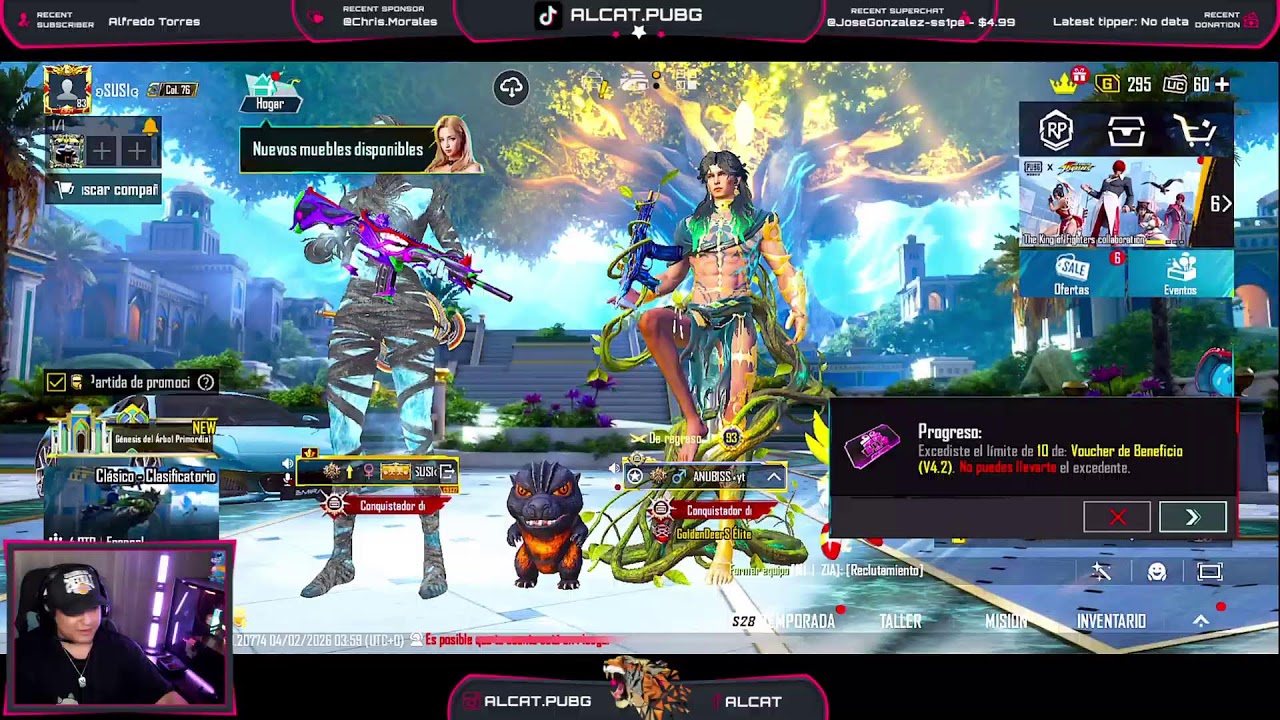The width and height of the screenshot is (1280, 720).
Task: Continue with the green arrow button
Action: [x=1192, y=517]
